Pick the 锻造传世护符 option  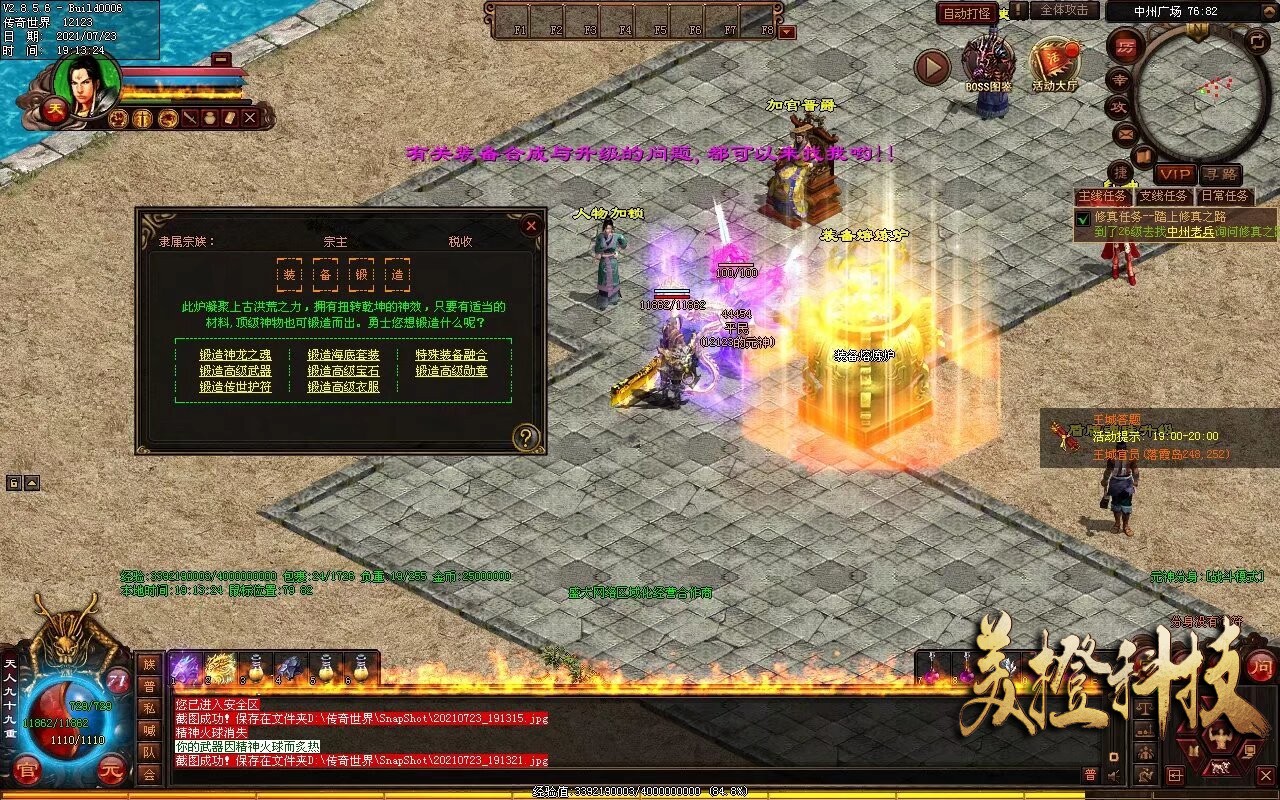click(235, 387)
